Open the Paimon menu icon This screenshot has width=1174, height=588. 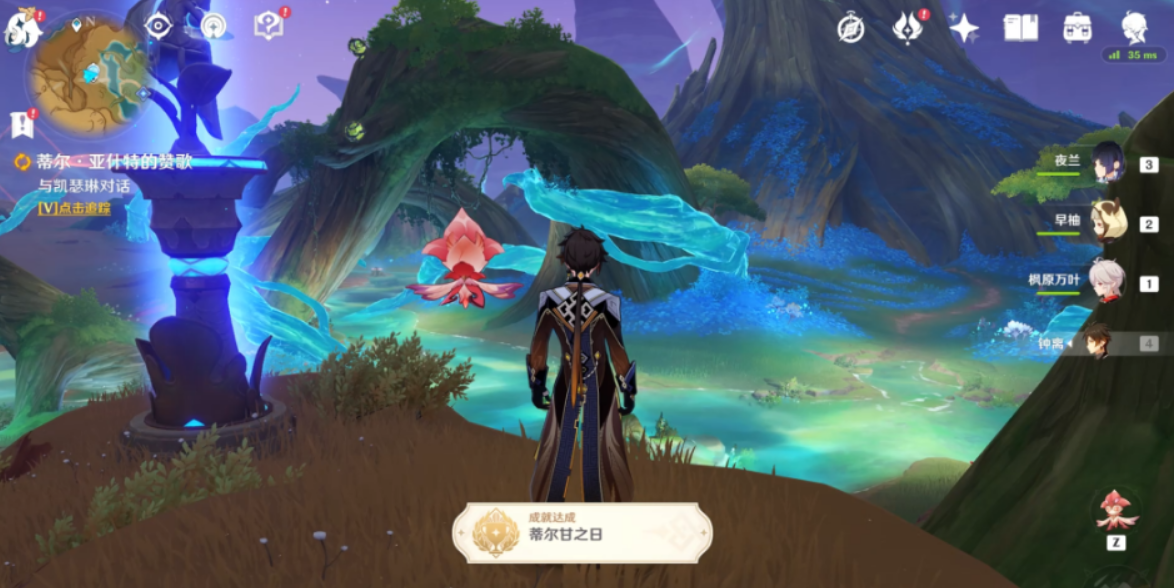[22, 28]
